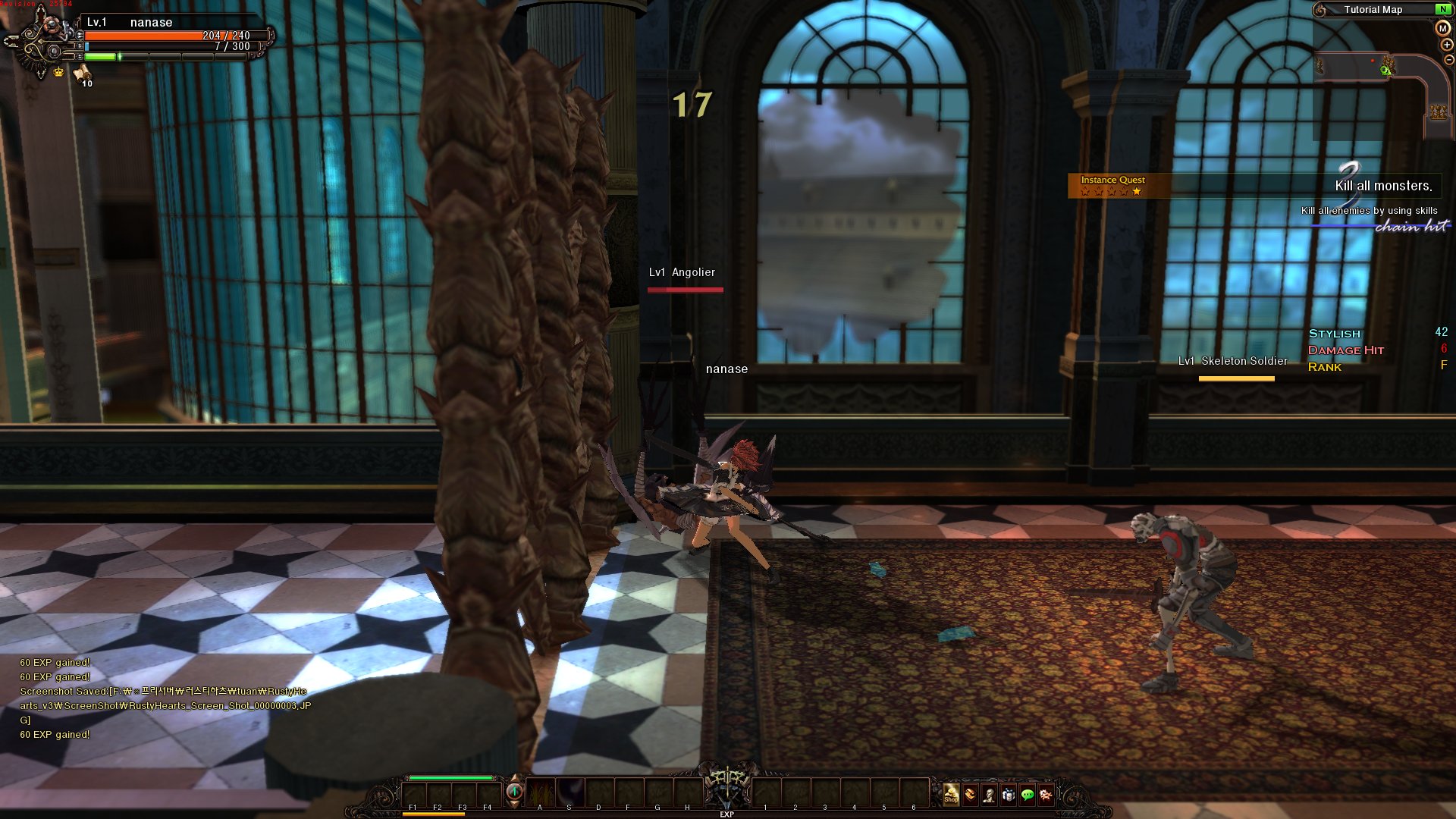Click the red gear icon in the bottom bar

click(x=1045, y=795)
